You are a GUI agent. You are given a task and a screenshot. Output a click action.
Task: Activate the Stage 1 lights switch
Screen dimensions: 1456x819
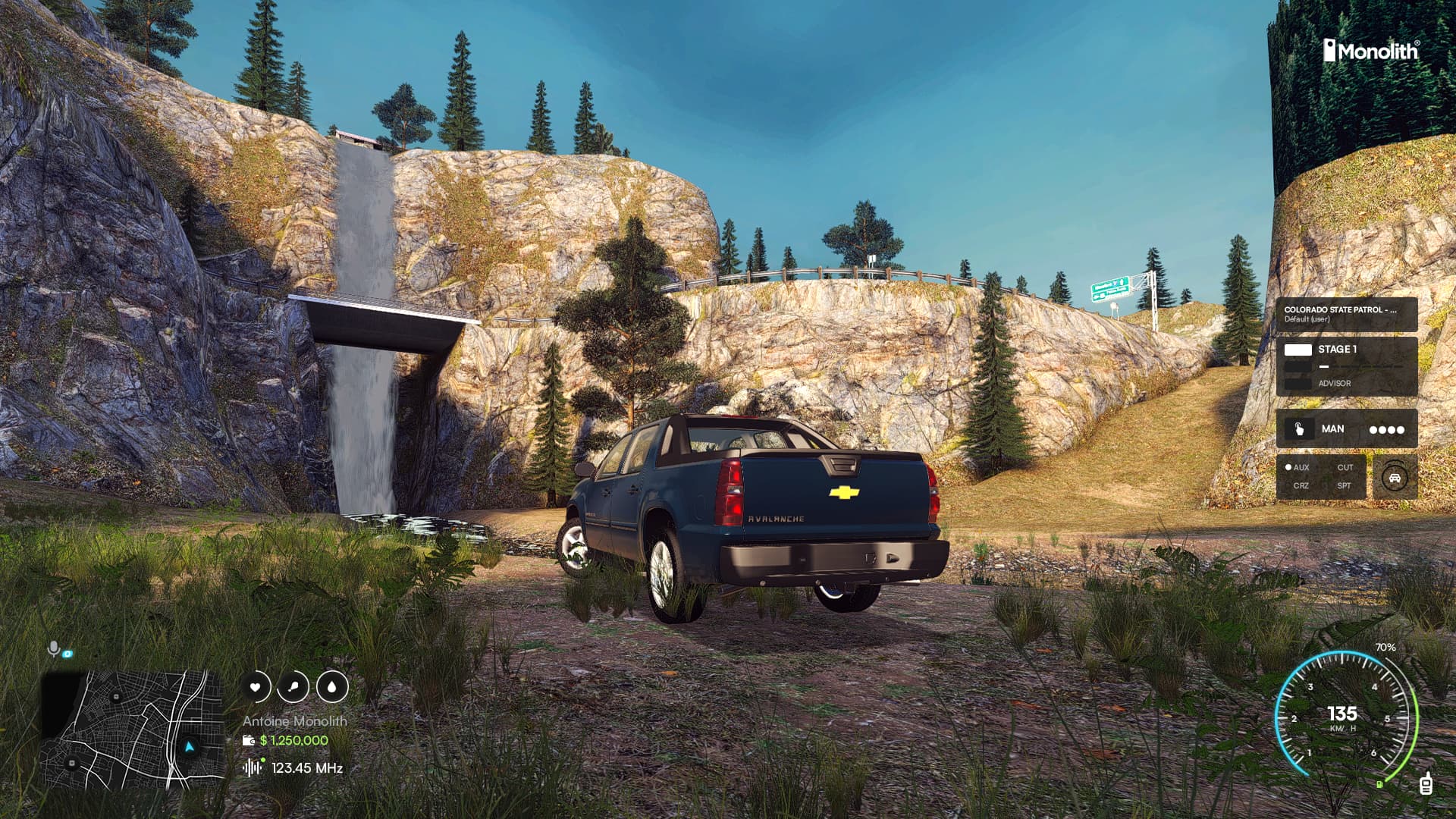pos(1298,350)
